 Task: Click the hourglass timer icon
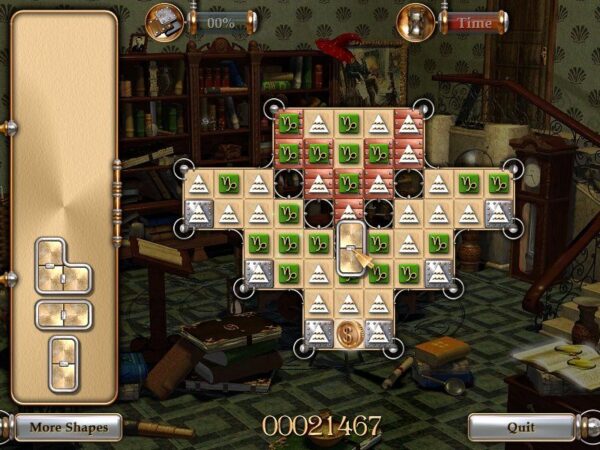pyautogui.click(x=417, y=20)
